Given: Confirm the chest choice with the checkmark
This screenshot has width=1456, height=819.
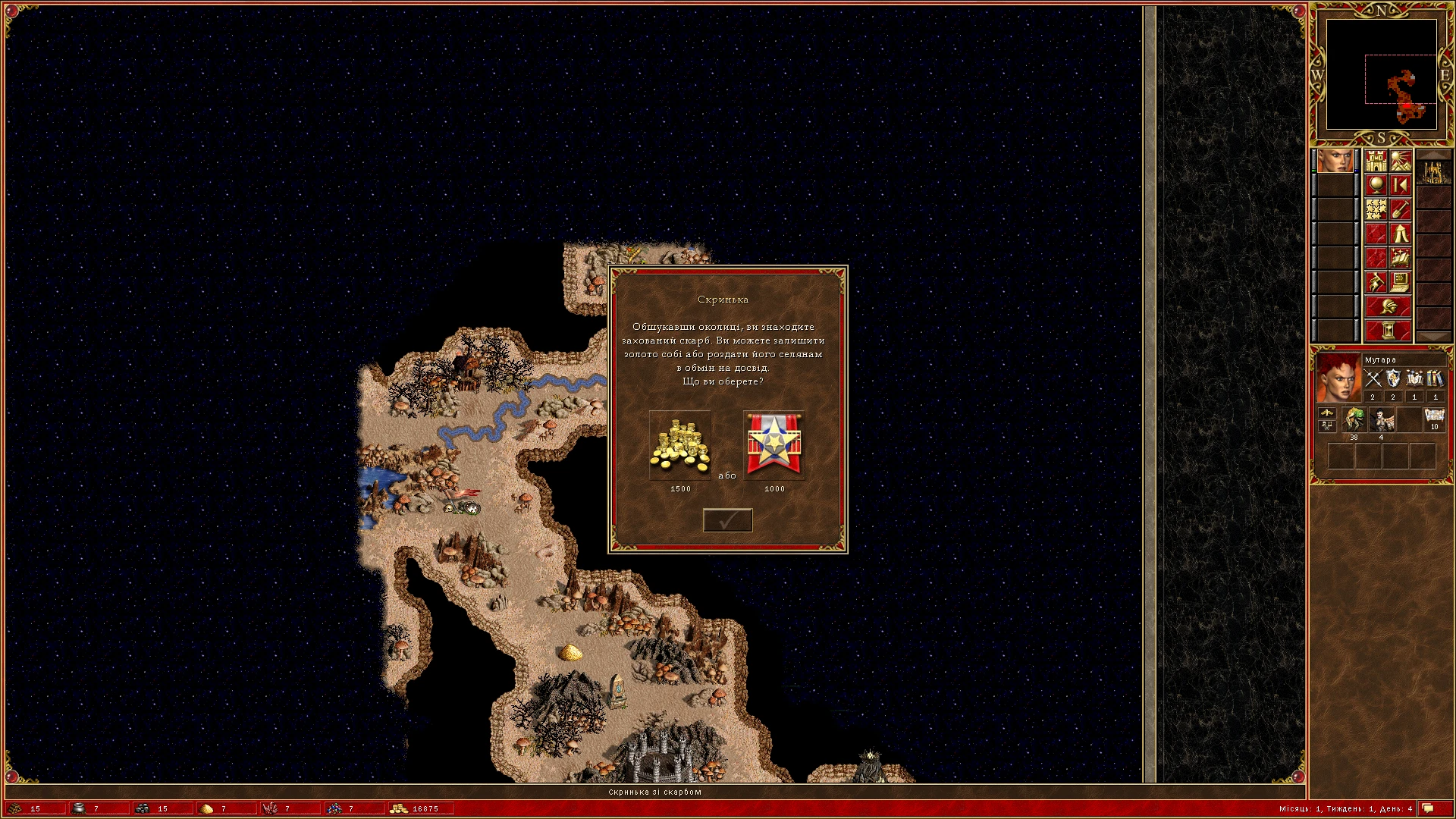Looking at the screenshot, I should [x=728, y=520].
